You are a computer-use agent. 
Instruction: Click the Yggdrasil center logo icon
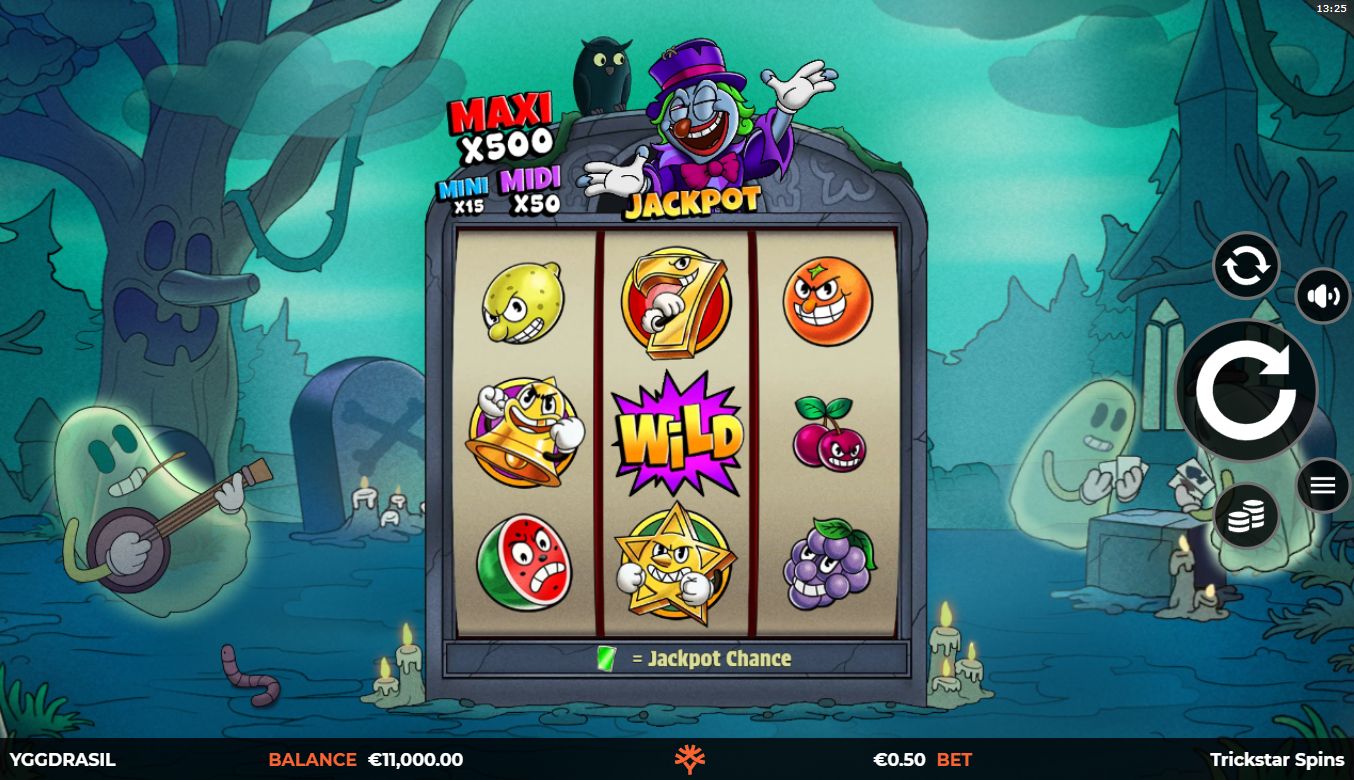pos(690,760)
